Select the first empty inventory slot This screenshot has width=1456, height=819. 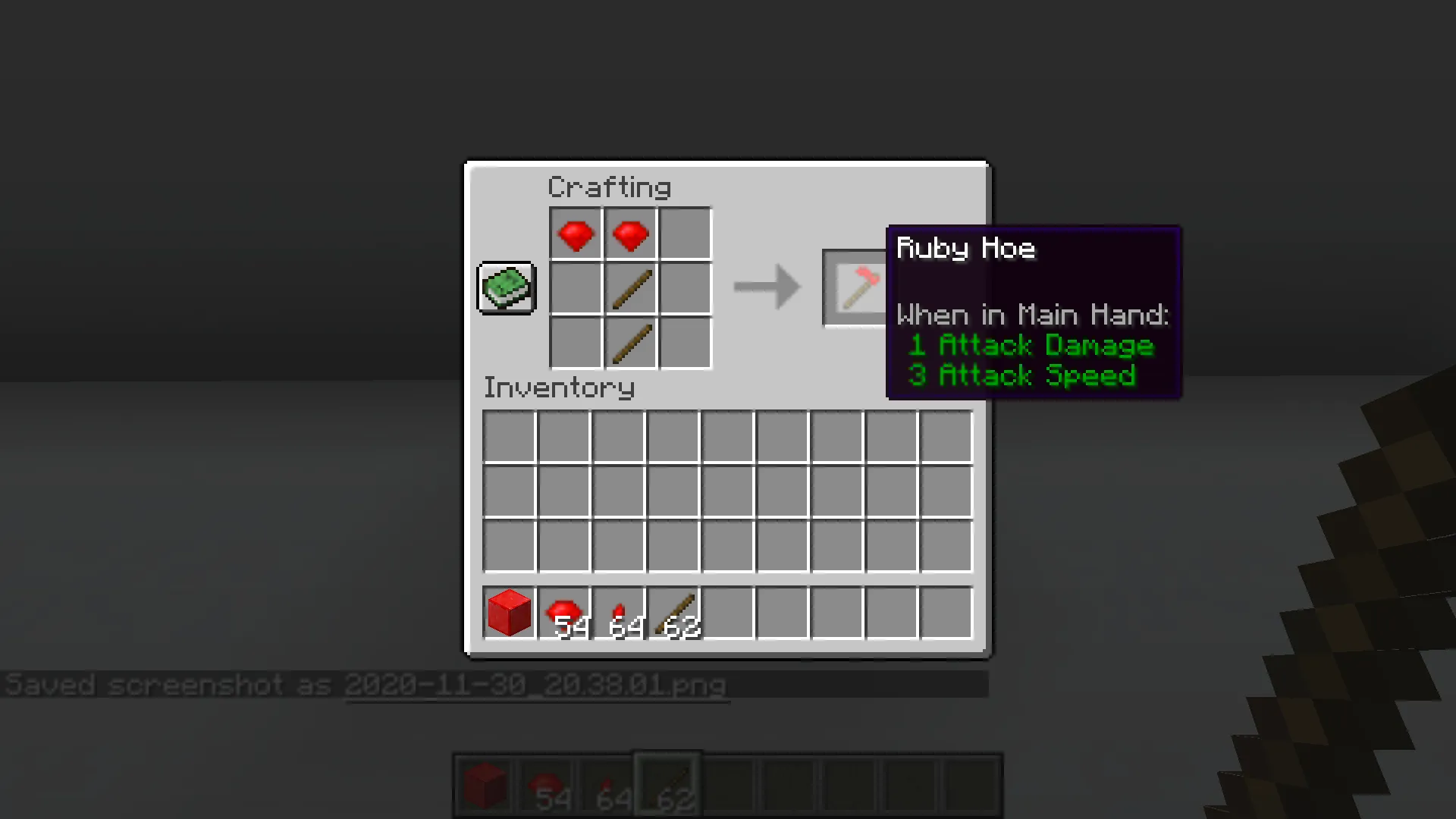pos(510,435)
